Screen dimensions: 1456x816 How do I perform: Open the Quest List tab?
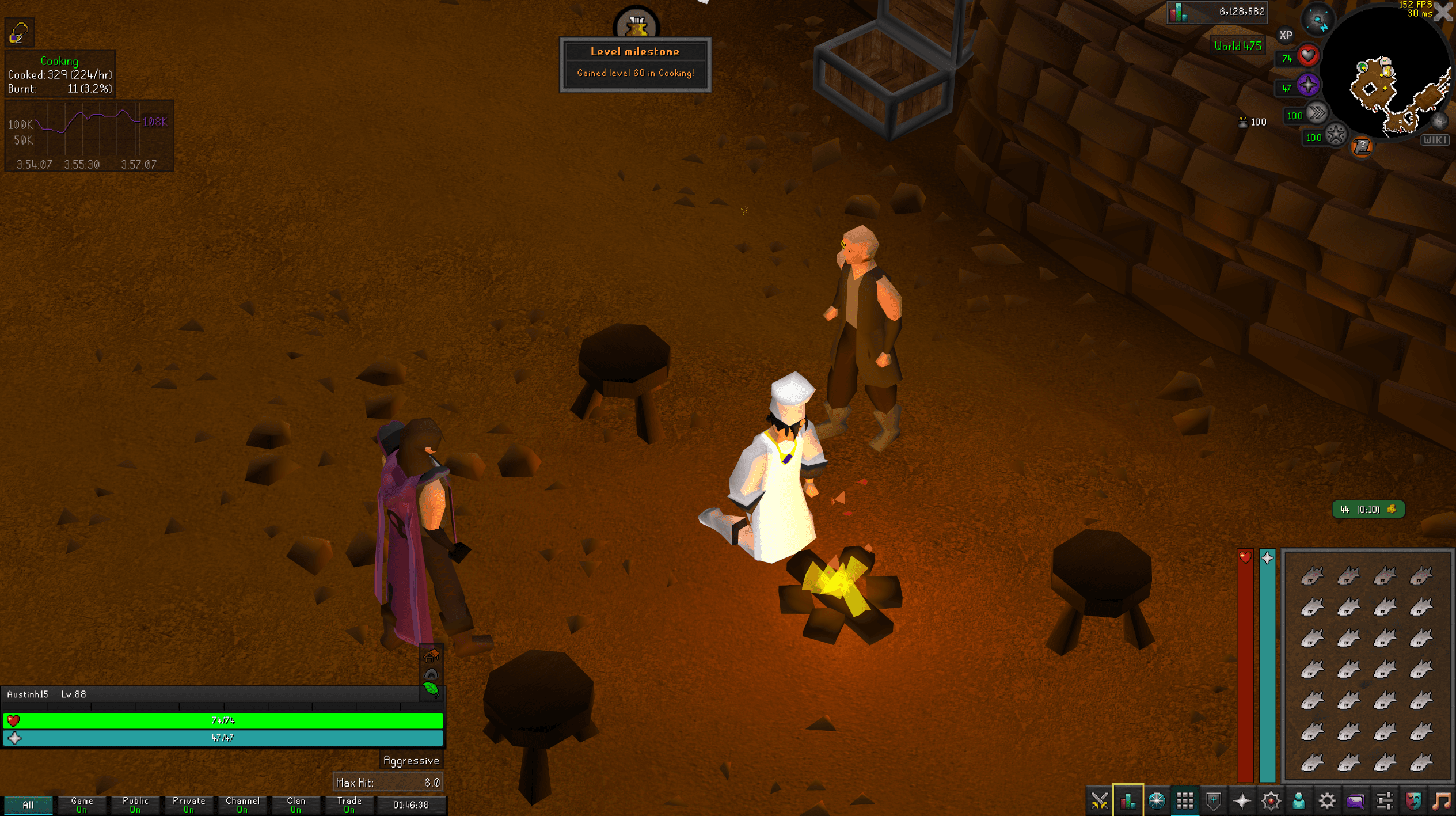pyautogui.click(x=1157, y=801)
